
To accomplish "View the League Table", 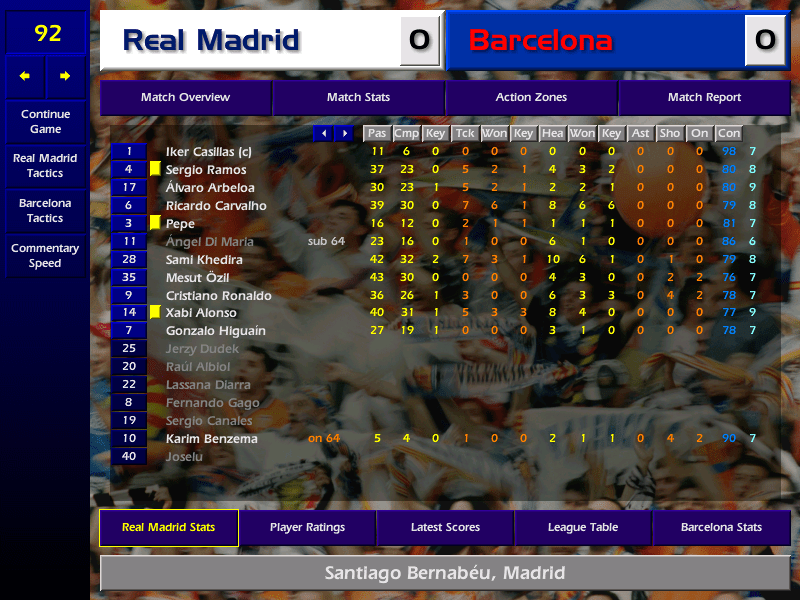I will tap(583, 528).
